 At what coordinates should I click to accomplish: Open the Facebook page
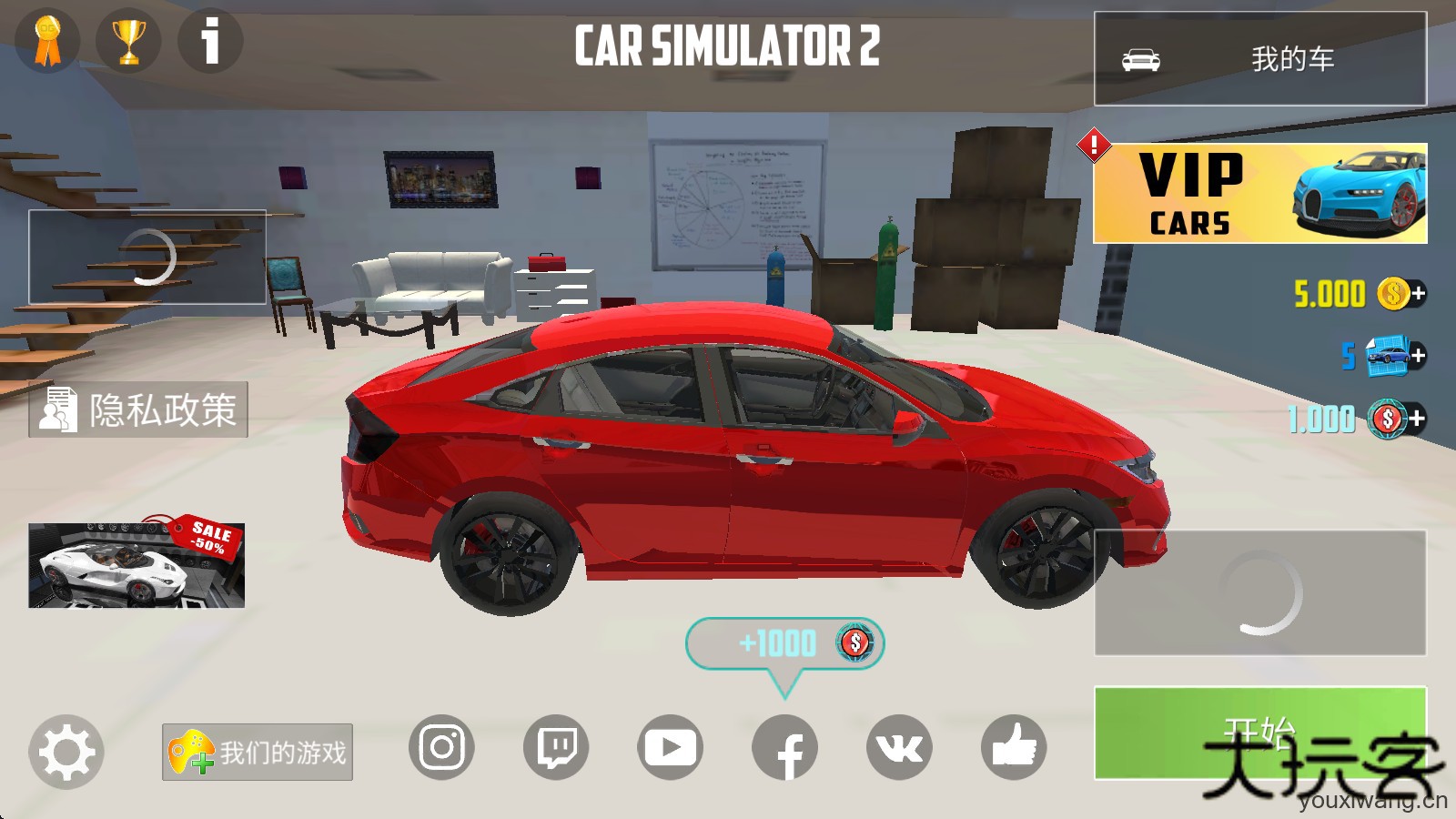pos(784,748)
